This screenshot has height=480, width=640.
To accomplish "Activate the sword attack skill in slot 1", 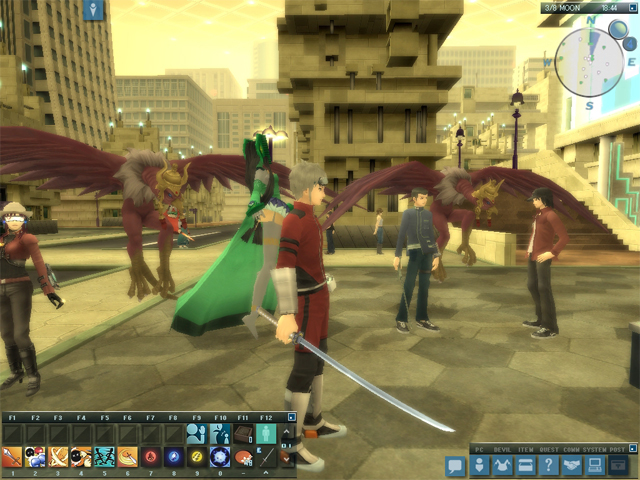I will 12,457.
